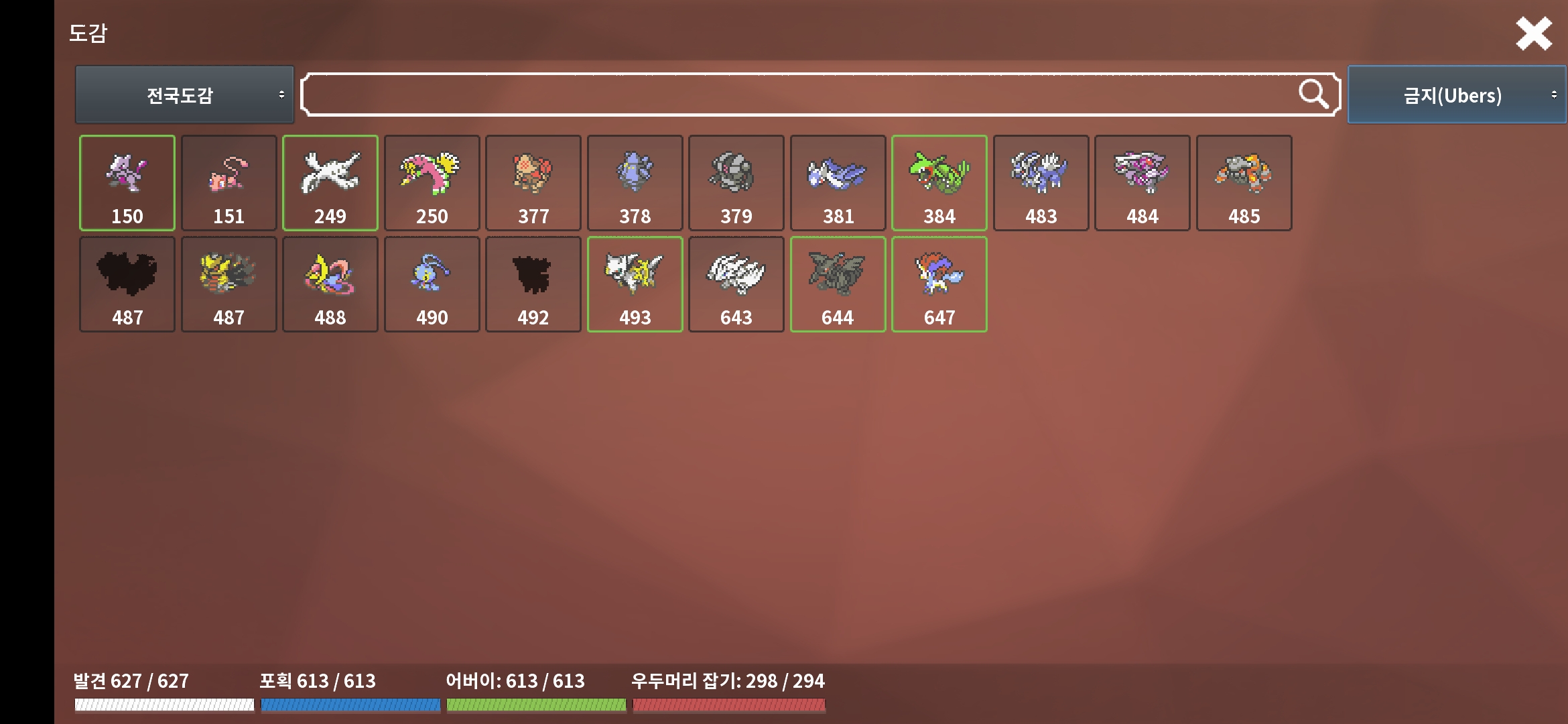Open Lugia entry number 249
Screen dimensions: 1568x724
pos(330,183)
